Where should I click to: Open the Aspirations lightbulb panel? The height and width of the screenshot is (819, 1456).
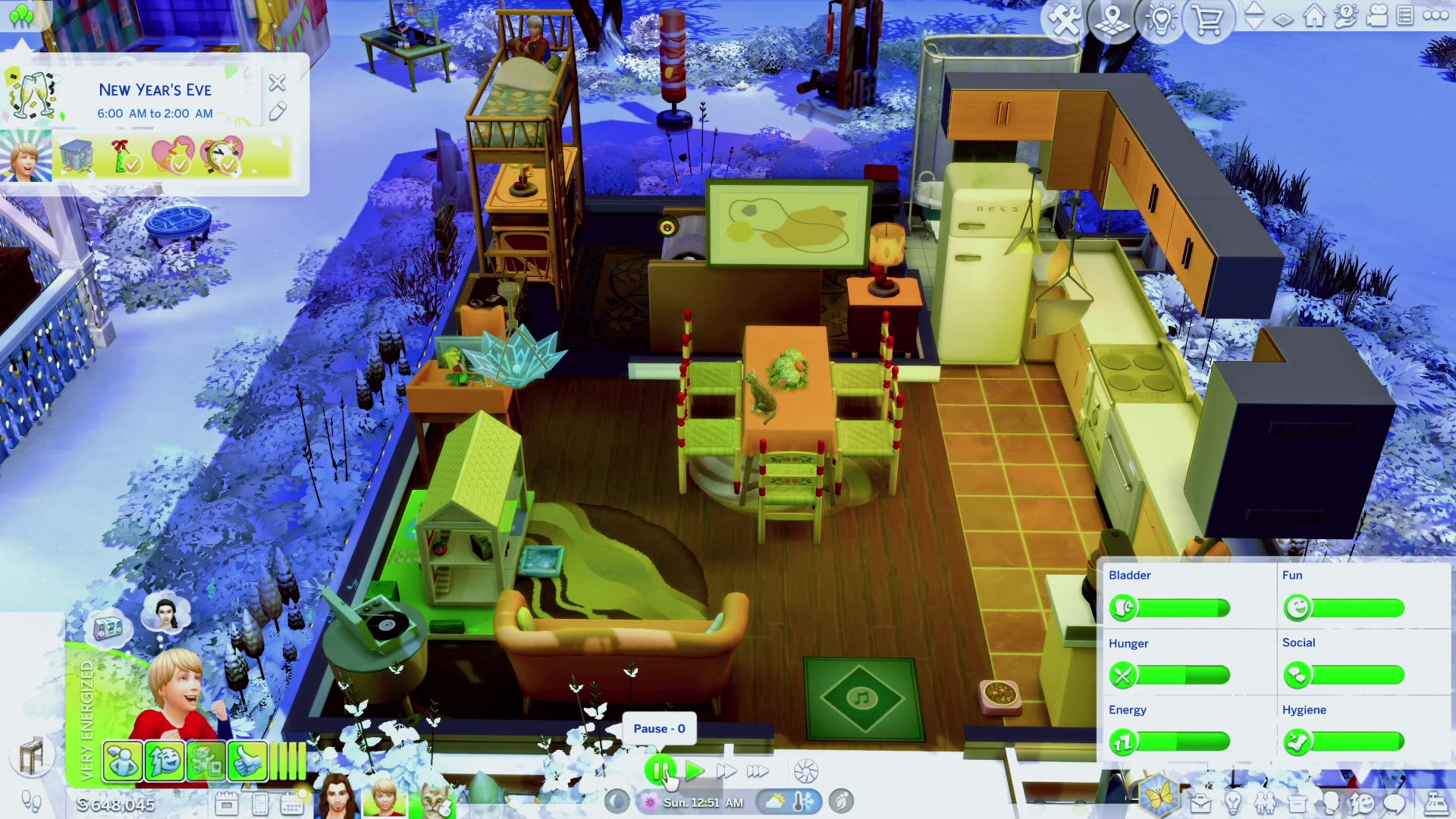[1234, 804]
